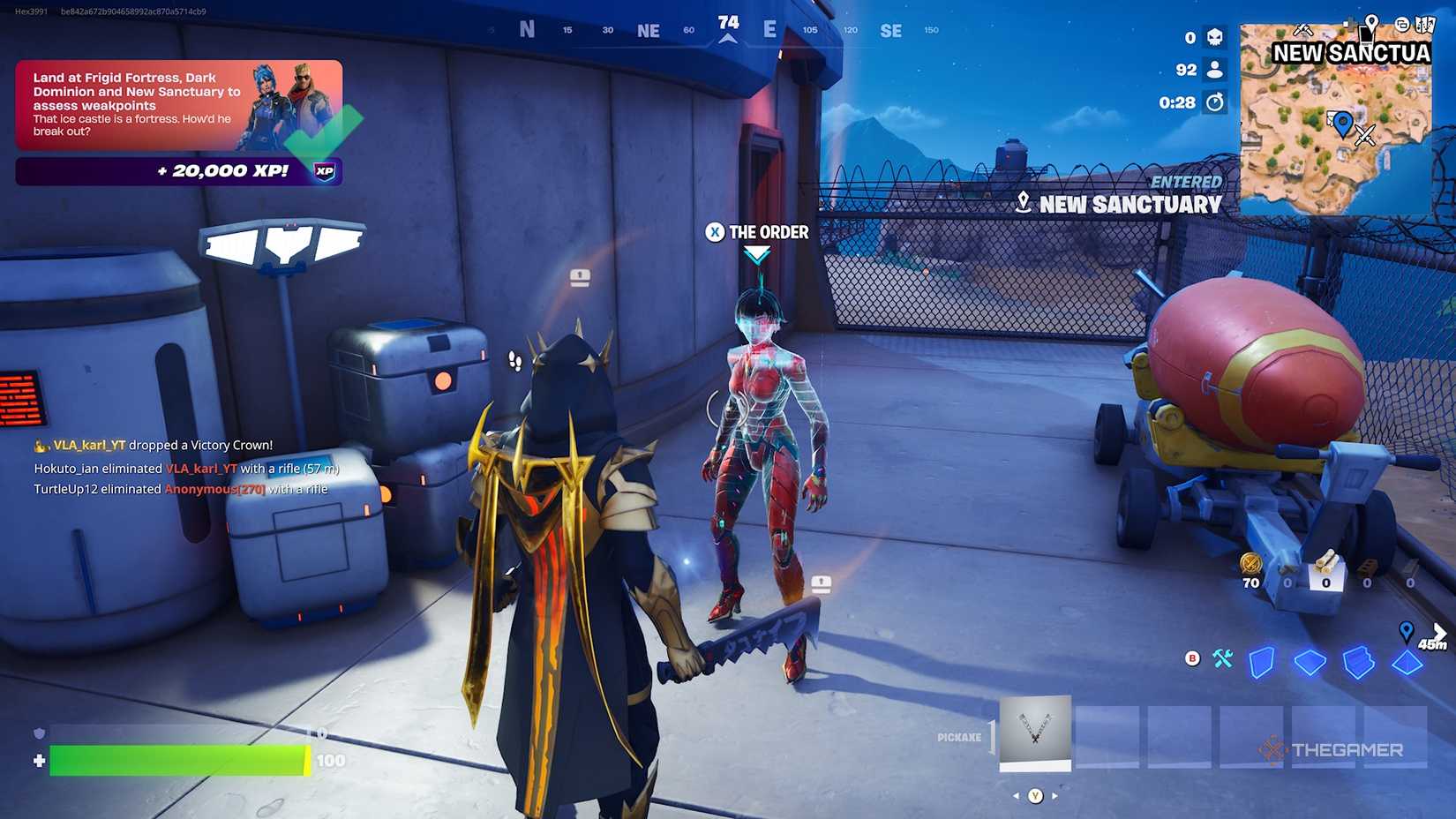This screenshot has width=1456, height=819.
Task: Click the NEW SANCTUARY location label
Action: pos(1130,205)
